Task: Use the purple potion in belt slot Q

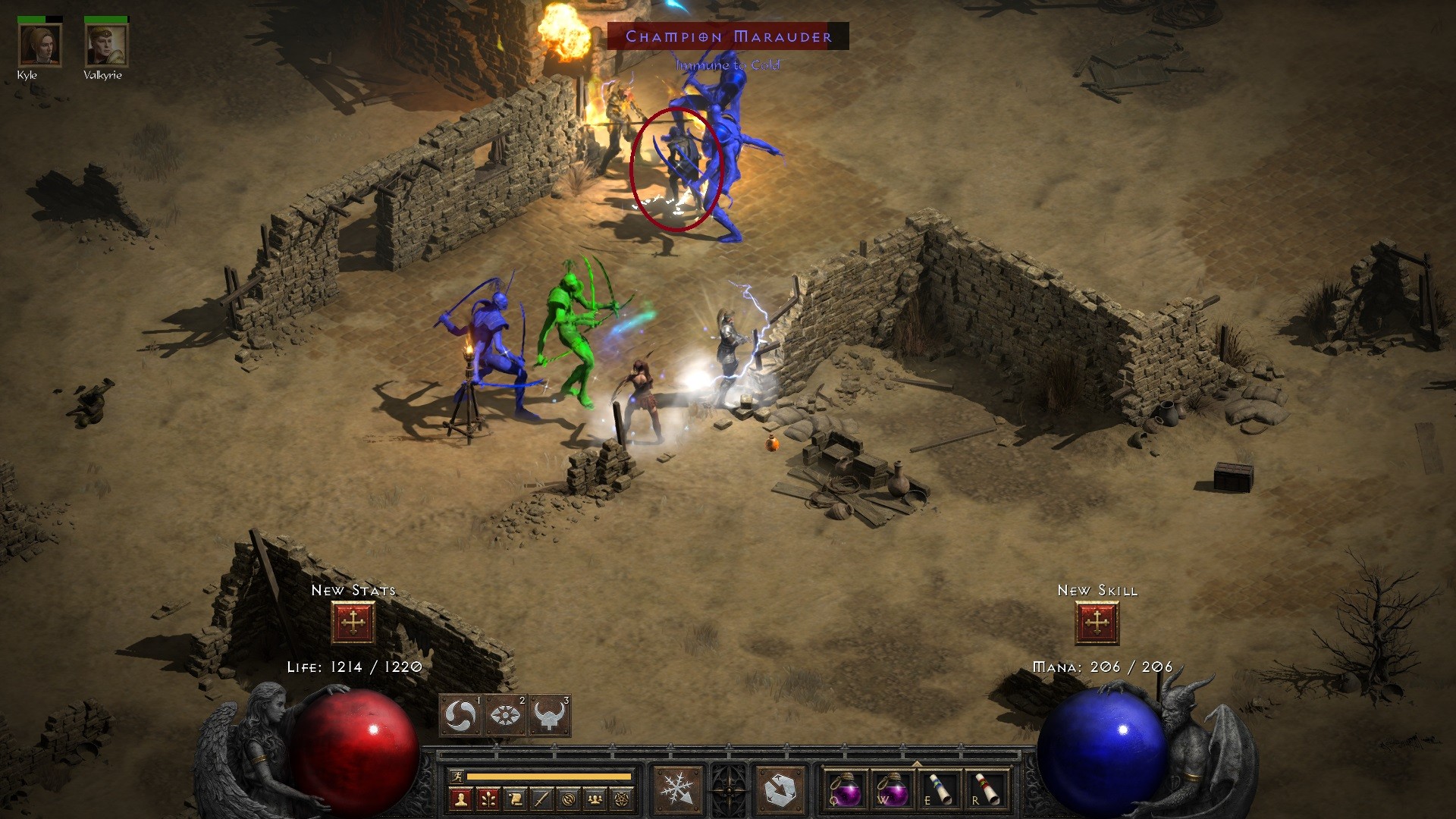Action: click(845, 789)
